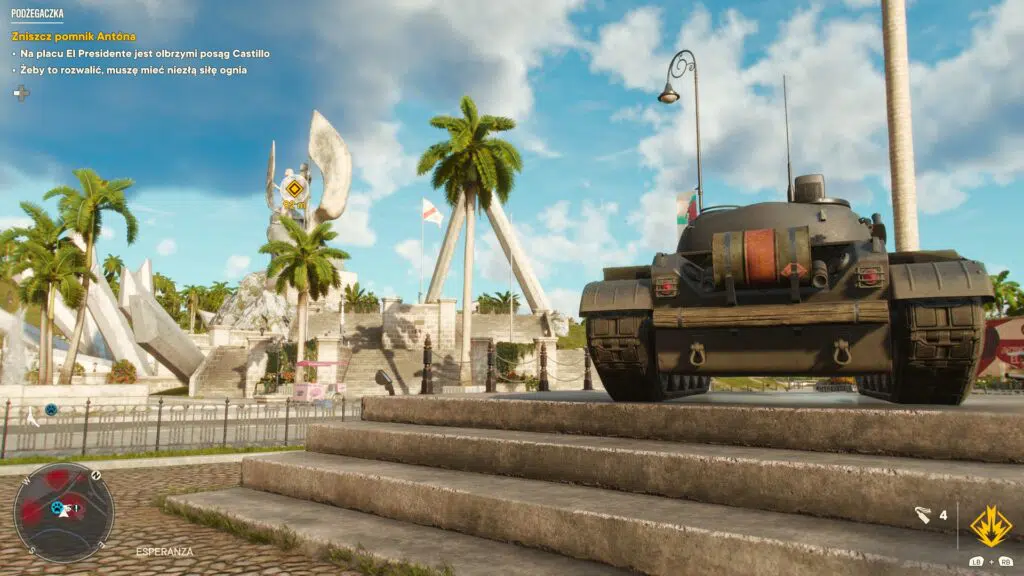Select the throwable weapon icon
This screenshot has height=576, width=1024.
(x=922, y=515)
